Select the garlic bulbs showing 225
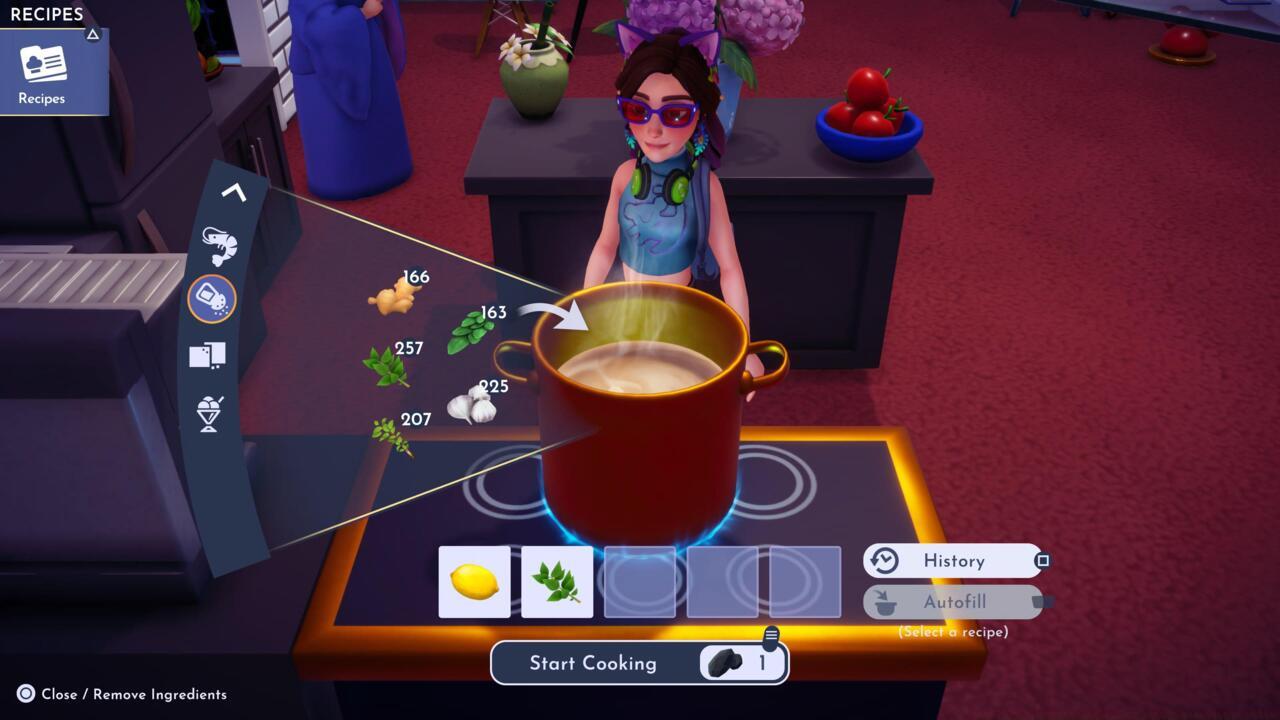 [x=471, y=404]
